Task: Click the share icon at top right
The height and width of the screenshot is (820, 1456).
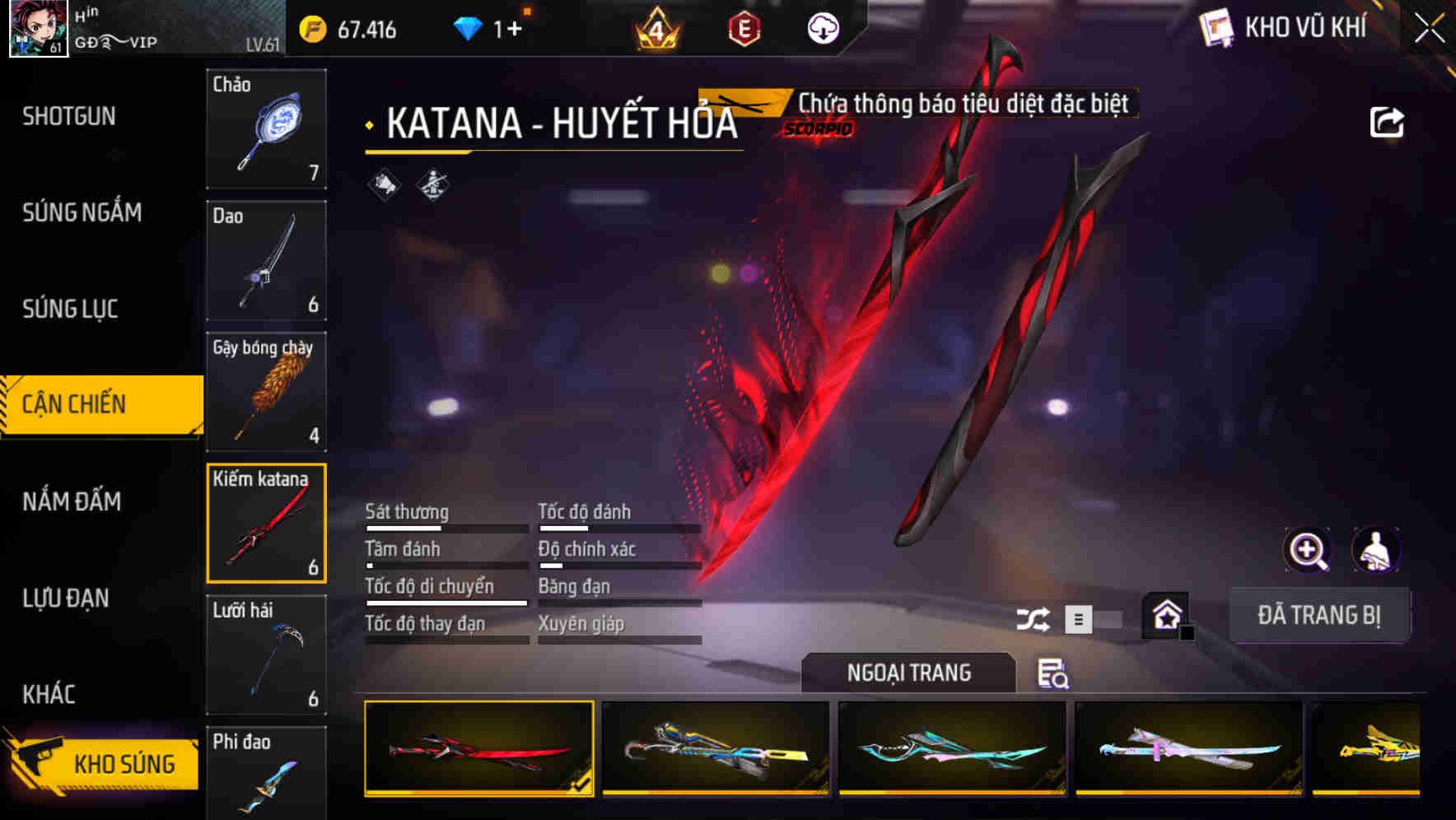Action: coord(1388,122)
